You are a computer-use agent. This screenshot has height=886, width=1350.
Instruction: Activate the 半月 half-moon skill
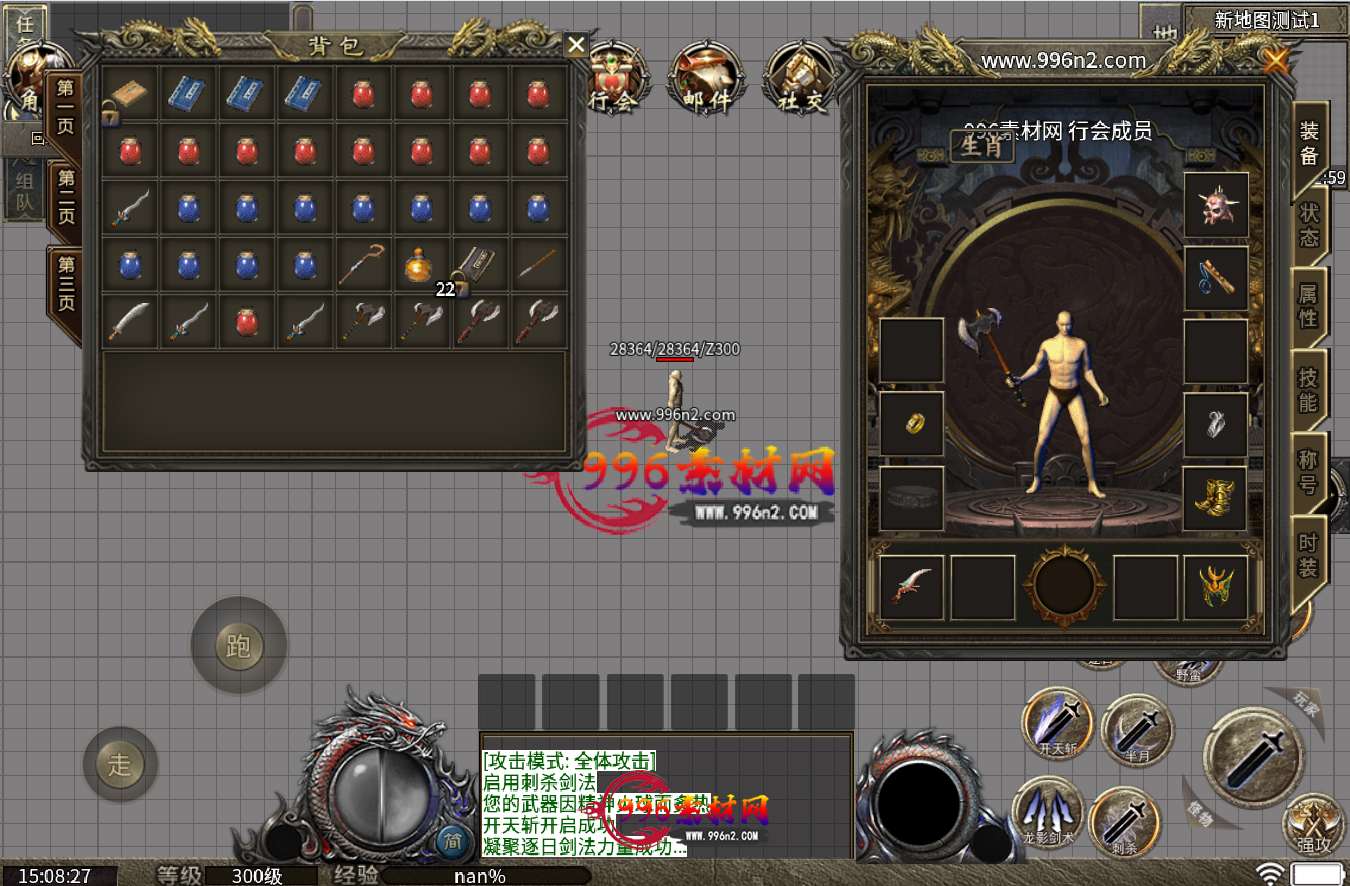coord(1138,730)
